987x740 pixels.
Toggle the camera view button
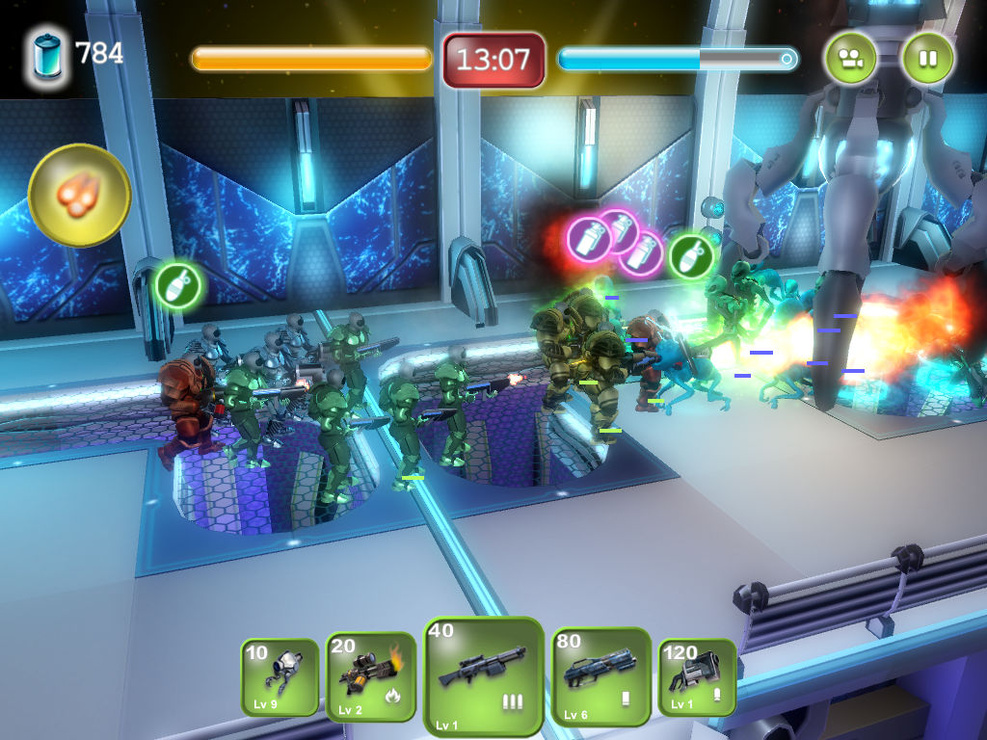point(850,58)
